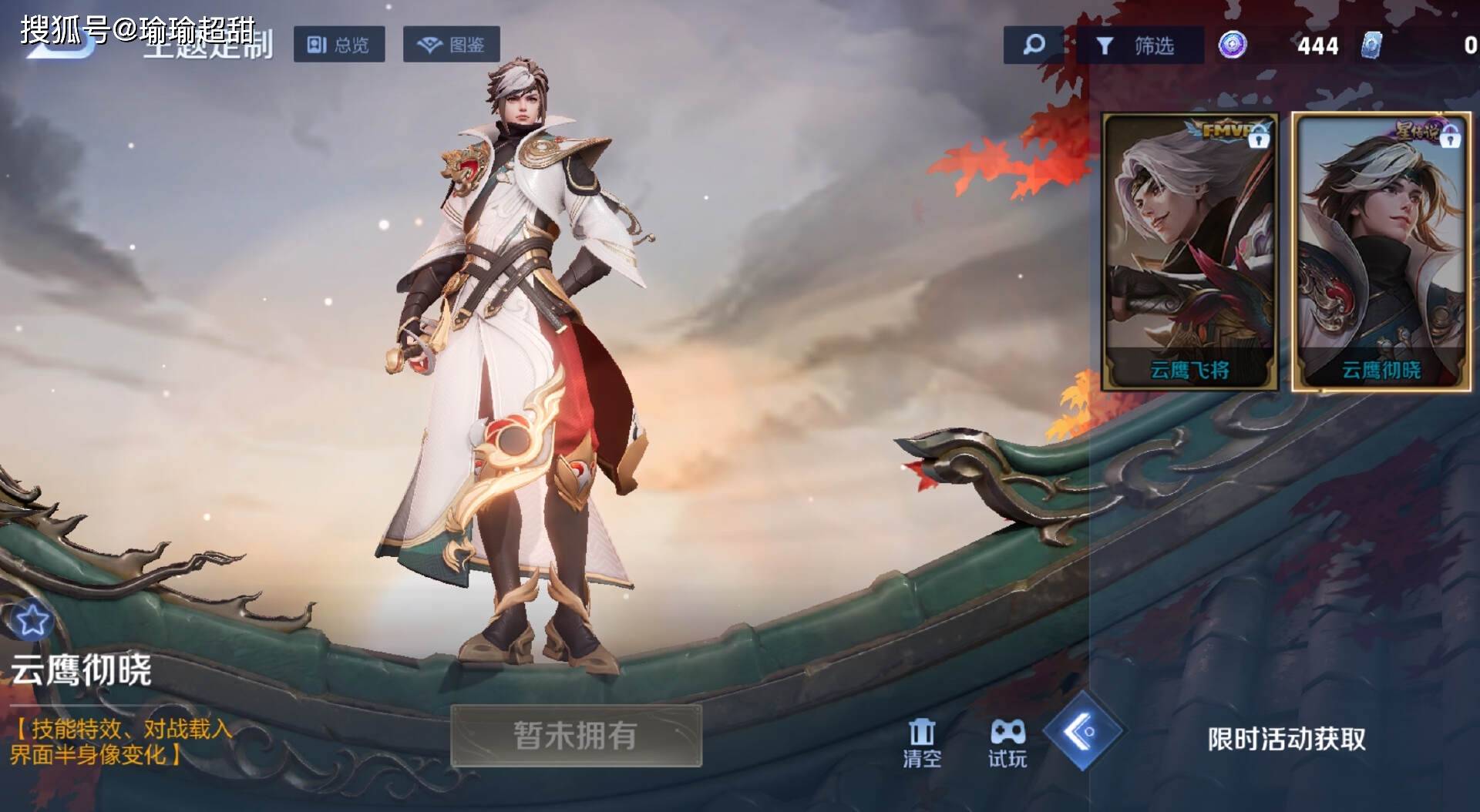The image size is (1480, 812).
Task: Select the 云鹰飞将 skin card
Action: (x=1189, y=251)
